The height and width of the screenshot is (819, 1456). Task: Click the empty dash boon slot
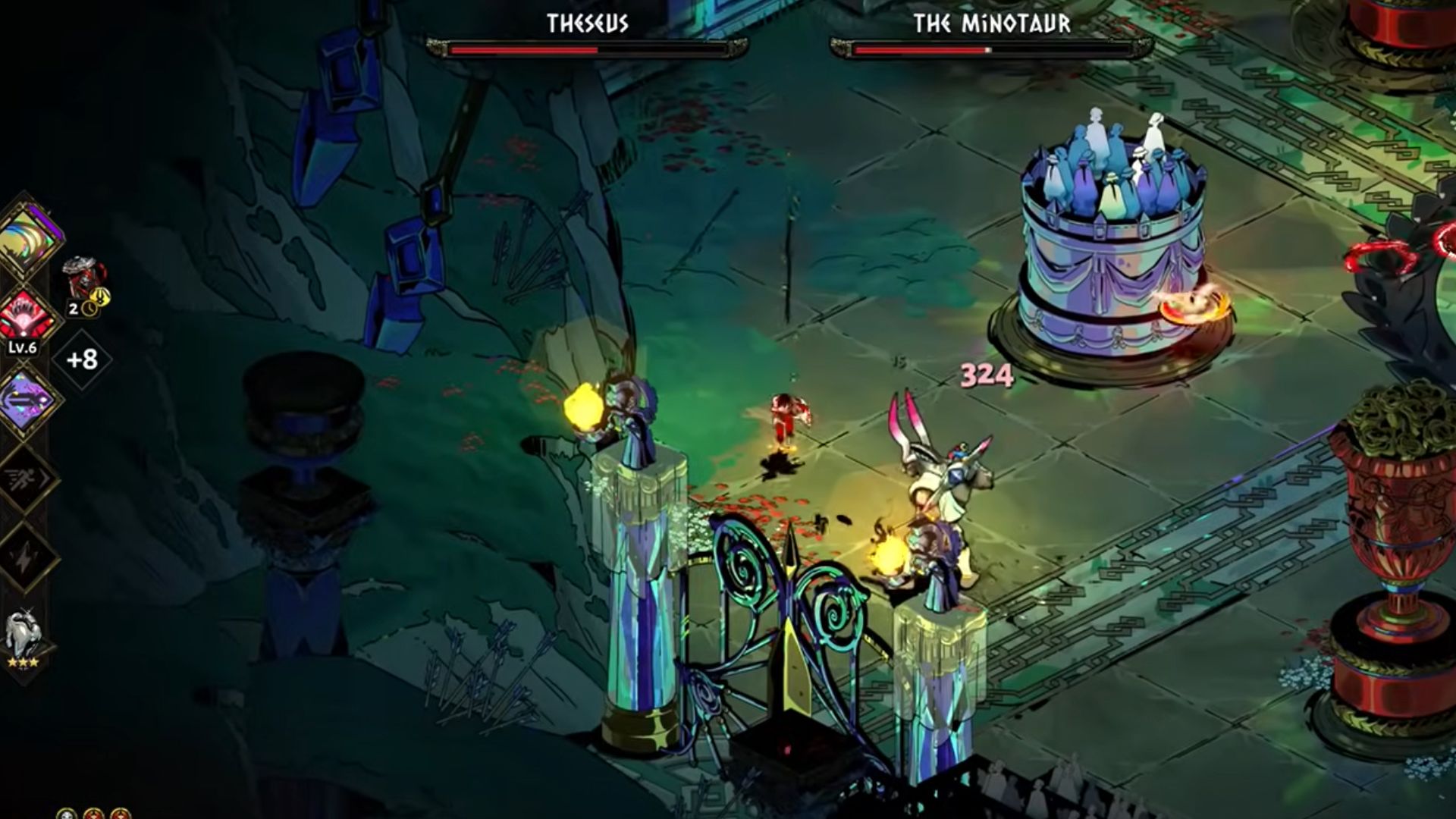click(27, 479)
